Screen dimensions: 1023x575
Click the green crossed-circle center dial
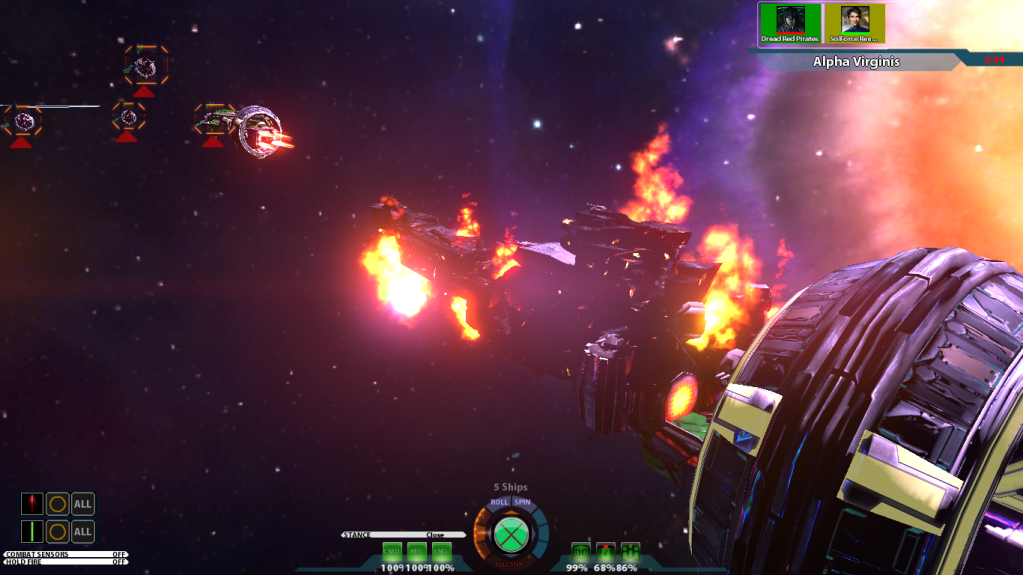511,534
